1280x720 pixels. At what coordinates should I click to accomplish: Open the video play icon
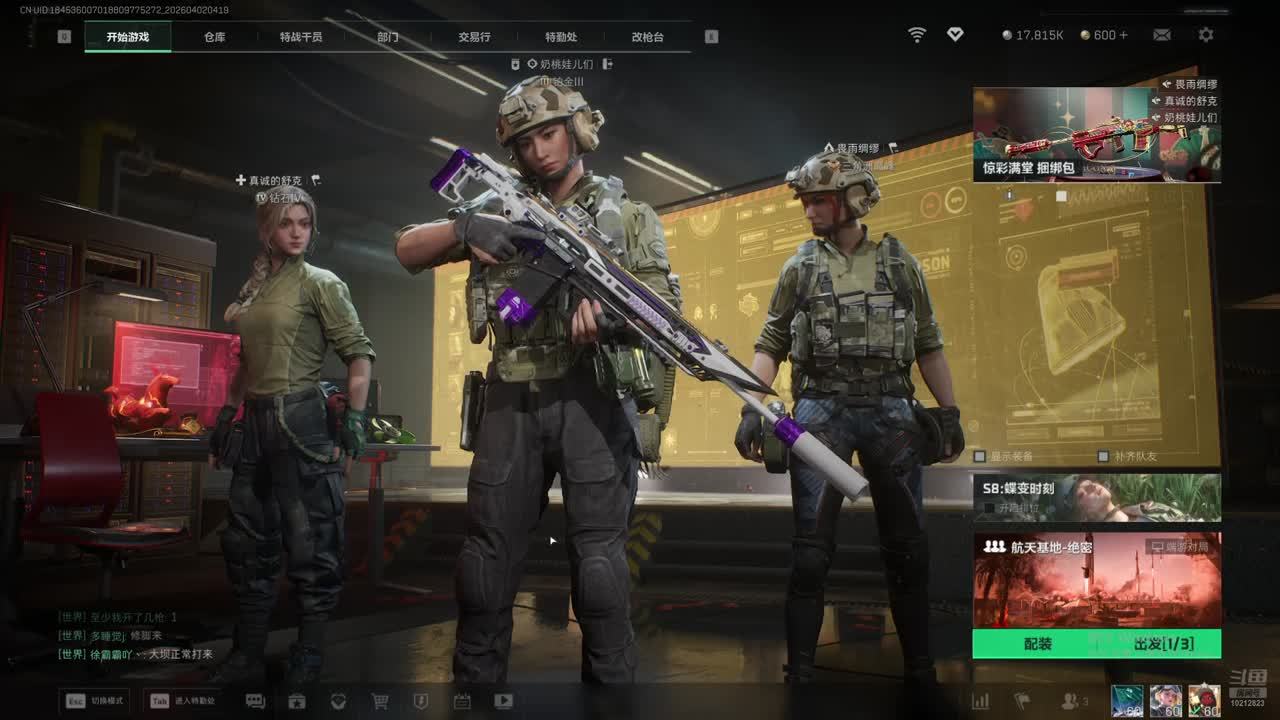tap(504, 701)
